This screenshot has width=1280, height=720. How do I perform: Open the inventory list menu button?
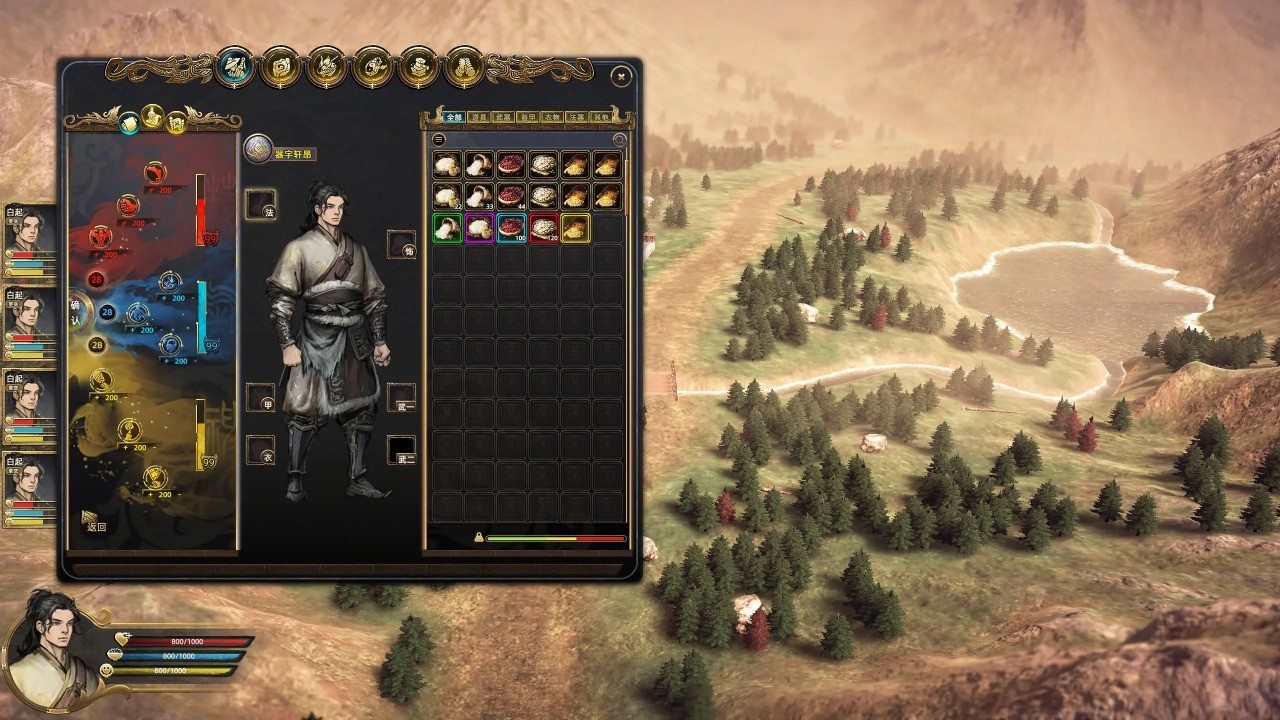click(438, 140)
